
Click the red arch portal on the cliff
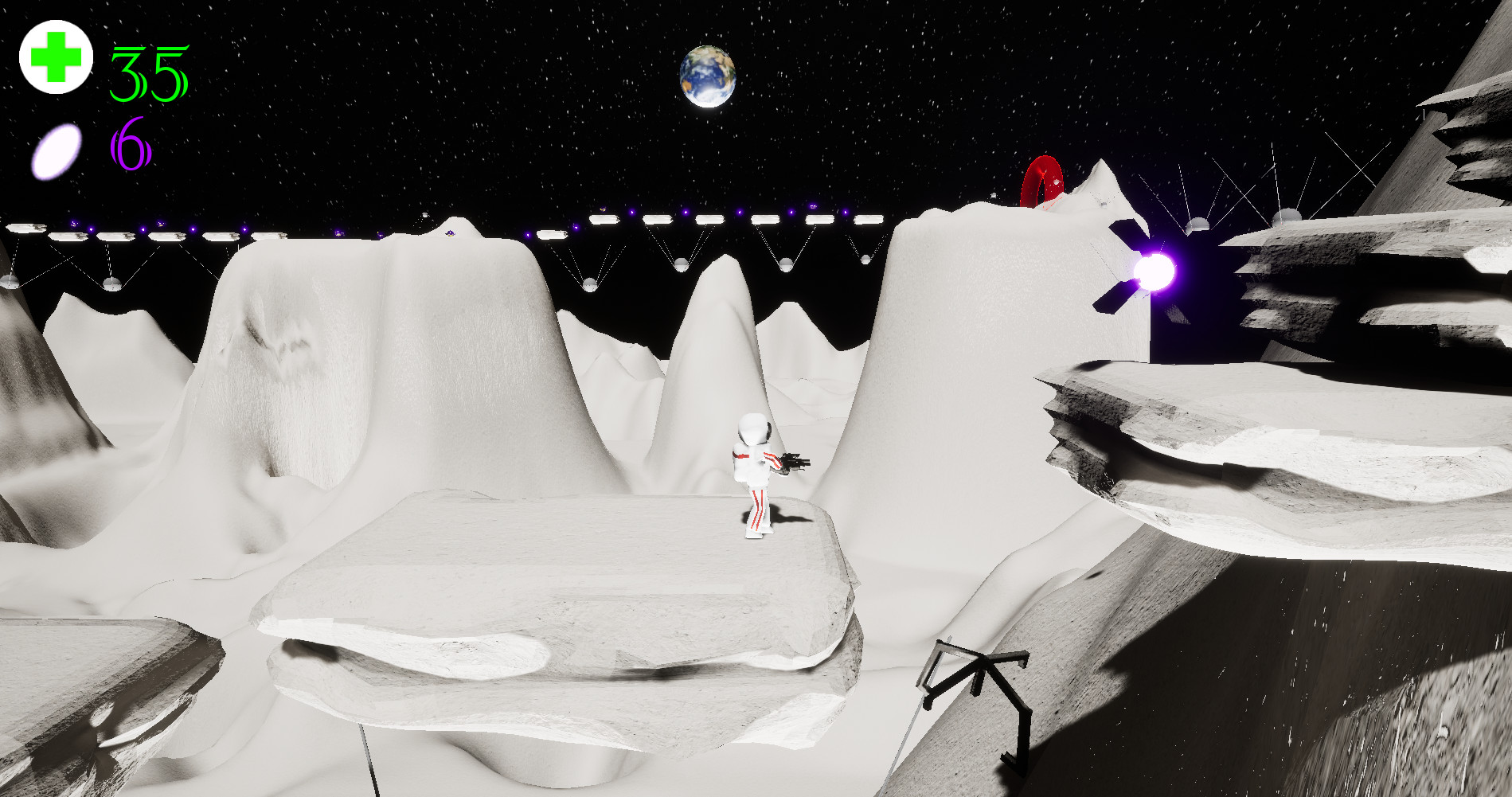point(1043,182)
